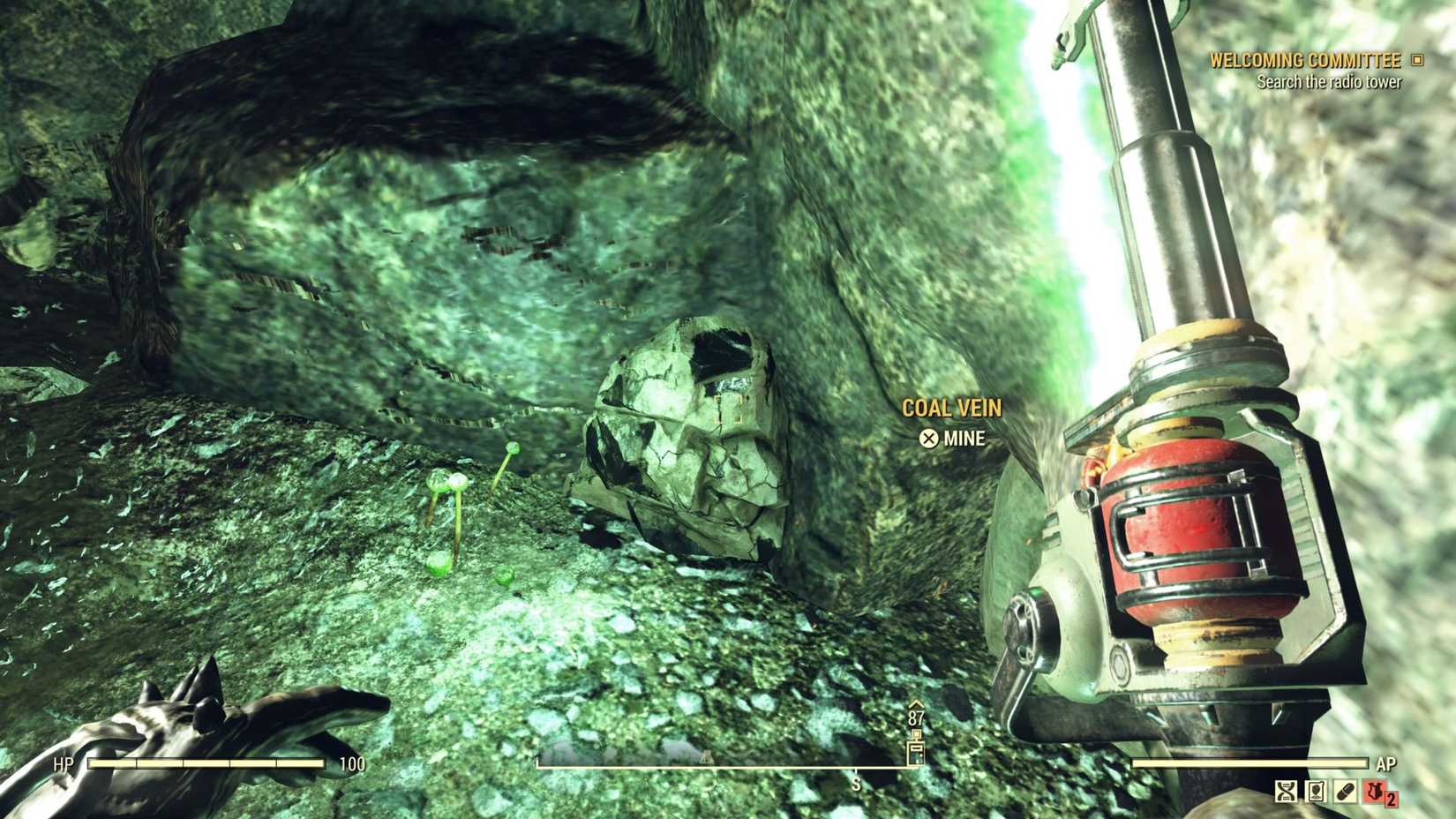Image resolution: width=1456 pixels, height=819 pixels.
Task: Click the pill medication status icon
Action: (x=1345, y=791)
